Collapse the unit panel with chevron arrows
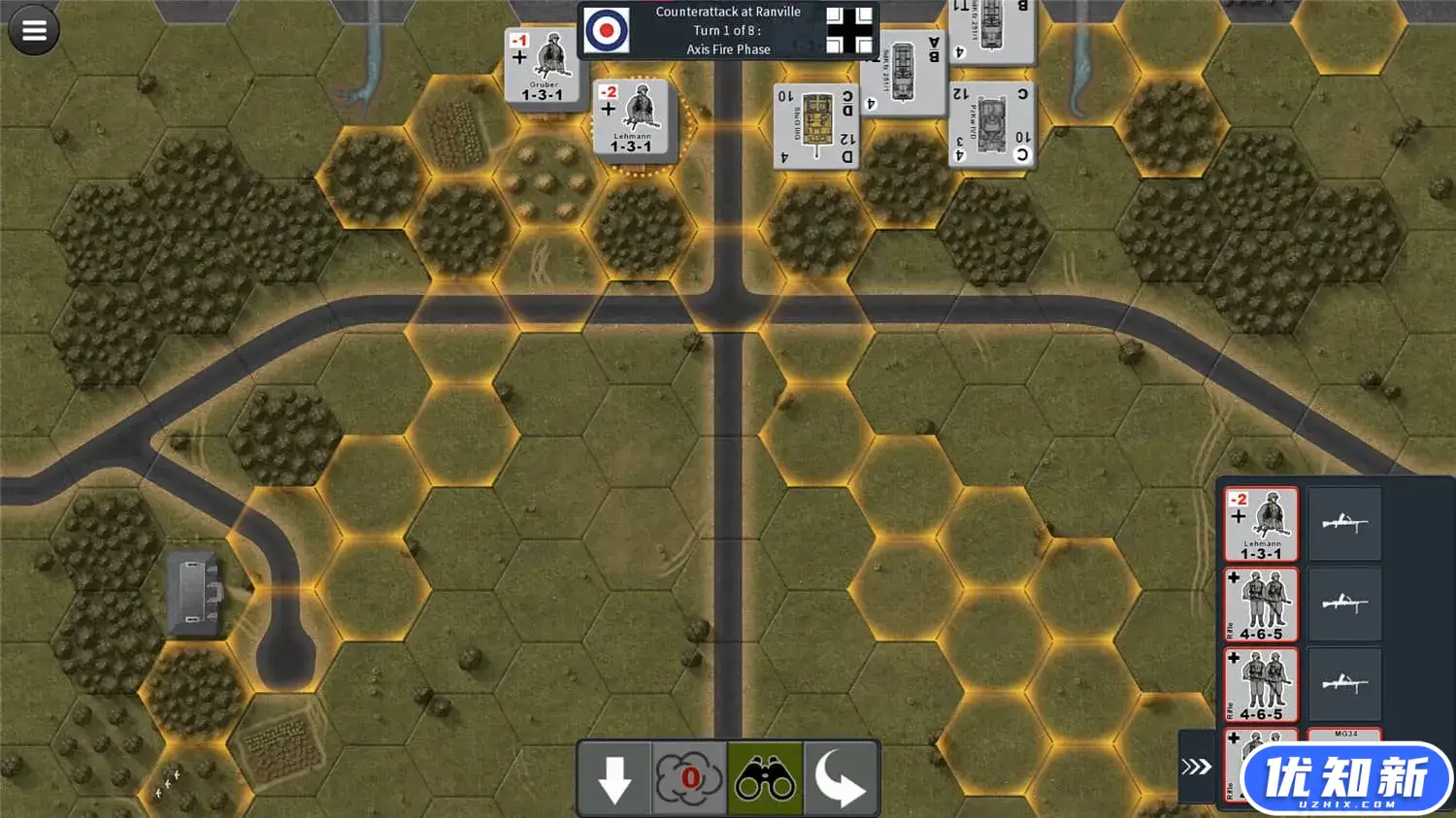 [x=1196, y=768]
